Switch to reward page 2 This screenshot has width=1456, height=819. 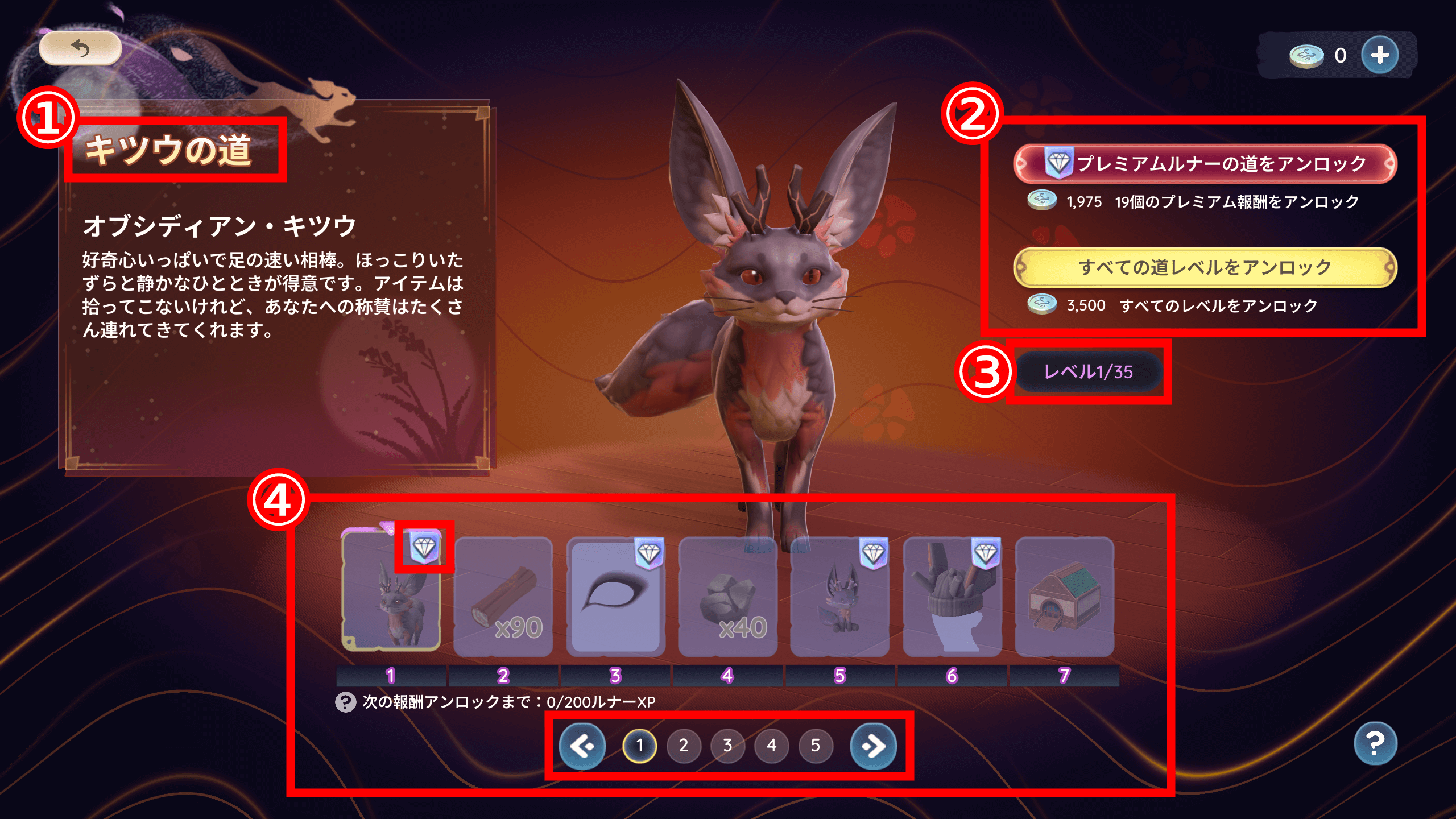(684, 746)
